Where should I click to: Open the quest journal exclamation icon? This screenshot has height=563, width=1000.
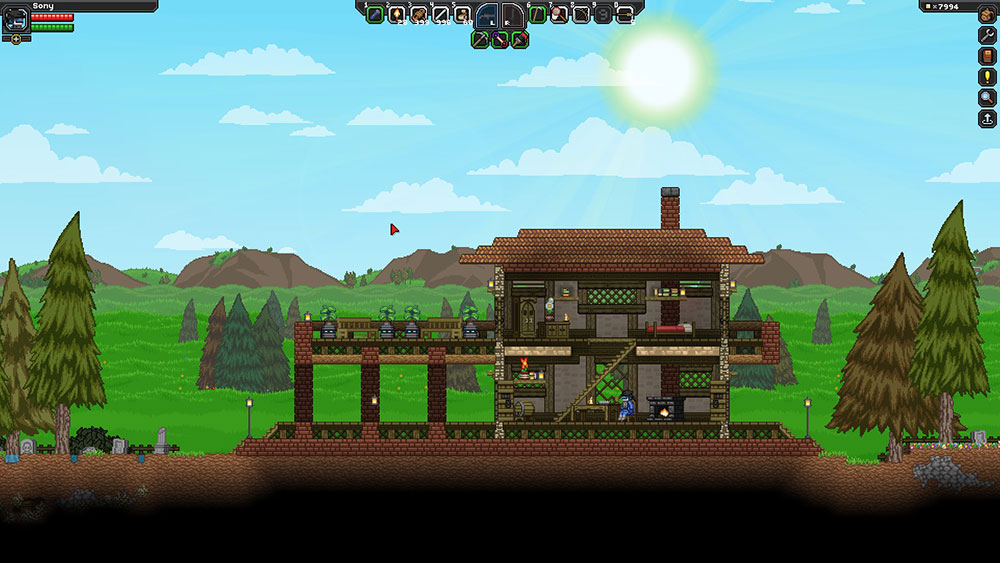coord(987,76)
